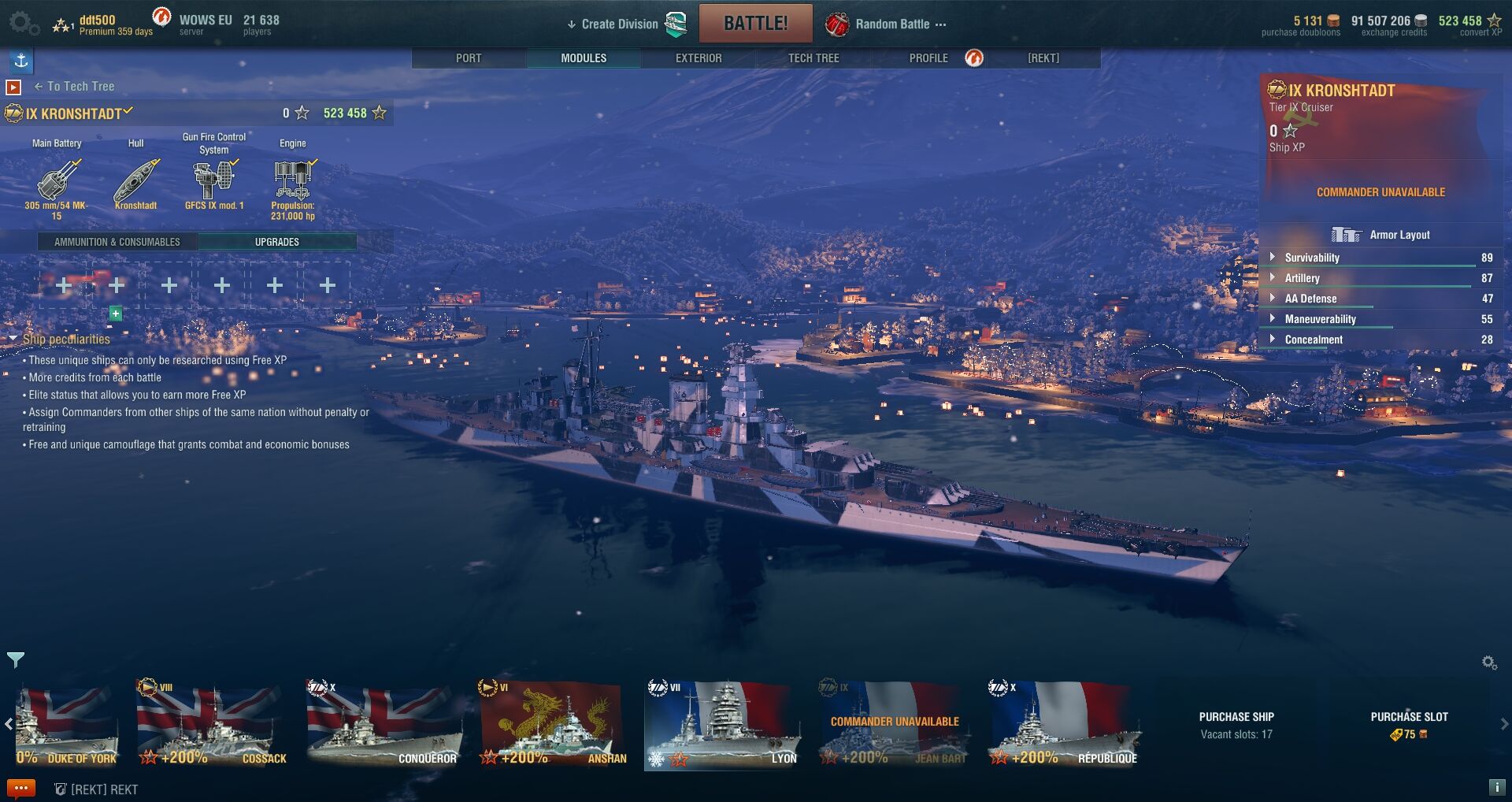The image size is (1512, 802).
Task: Open the Armor Layout viewer
Action: [1381, 235]
